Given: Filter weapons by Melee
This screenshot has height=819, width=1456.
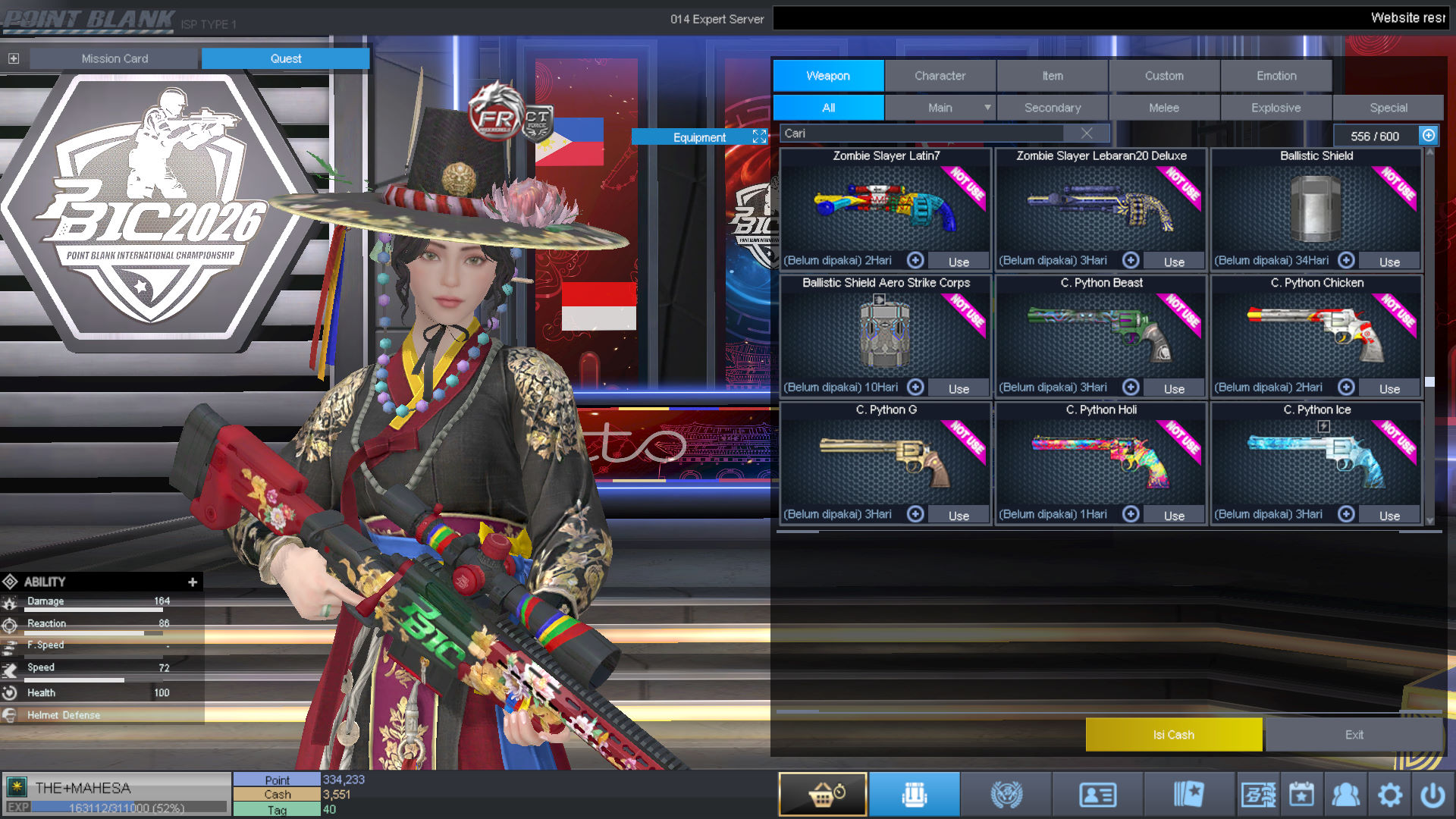Looking at the screenshot, I should pyautogui.click(x=1164, y=108).
